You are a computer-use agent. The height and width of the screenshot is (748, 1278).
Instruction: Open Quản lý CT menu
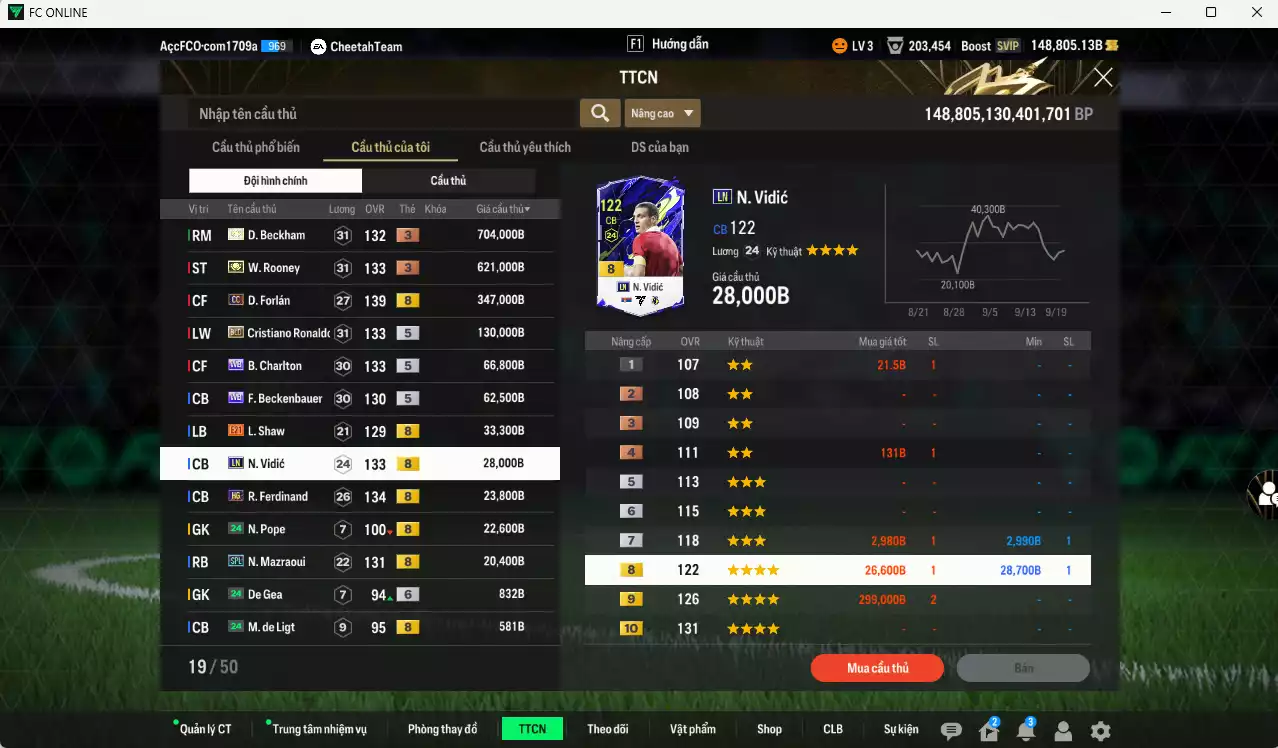(205, 729)
